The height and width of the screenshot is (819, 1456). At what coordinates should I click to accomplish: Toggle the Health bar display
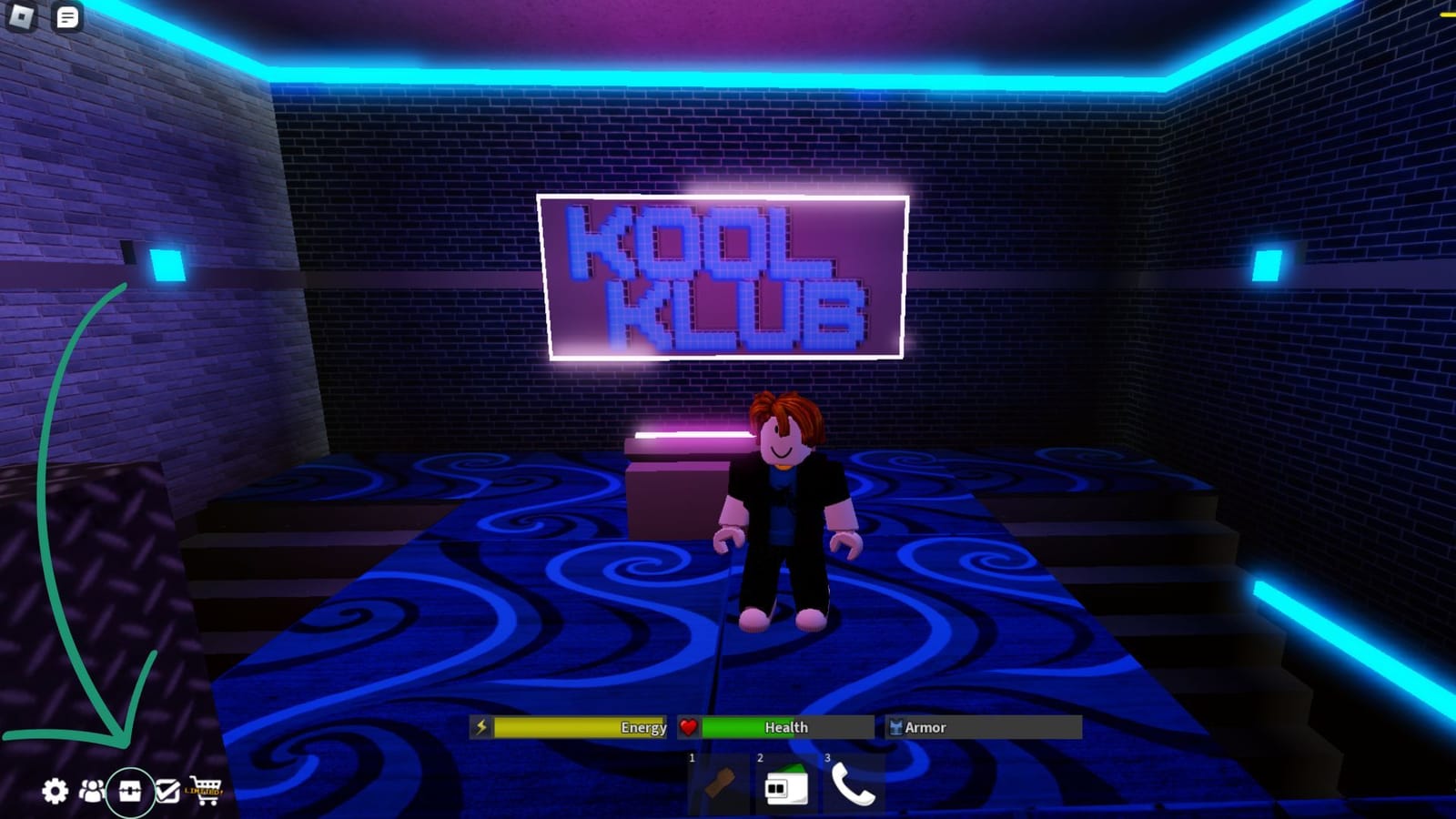click(x=778, y=727)
